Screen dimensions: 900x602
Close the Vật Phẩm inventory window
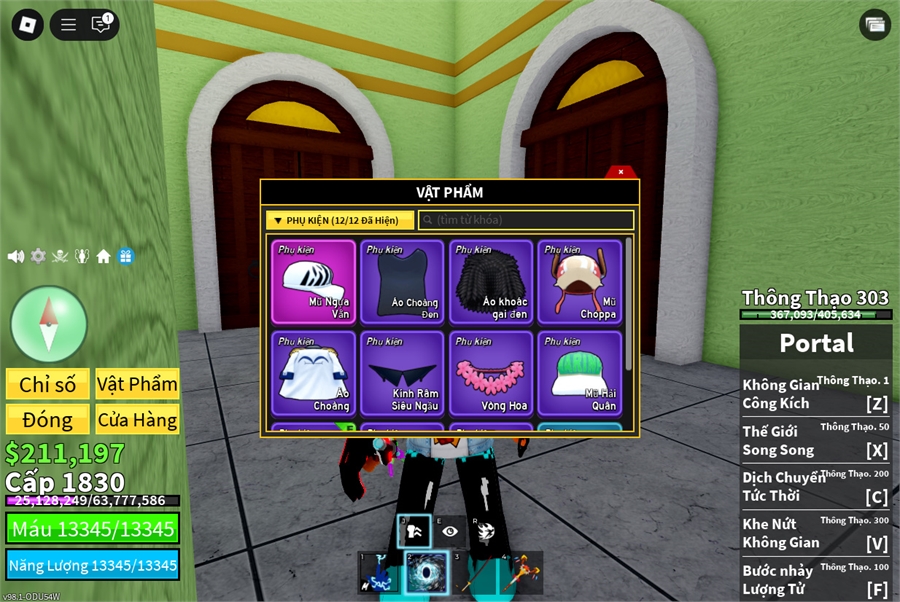[621, 172]
